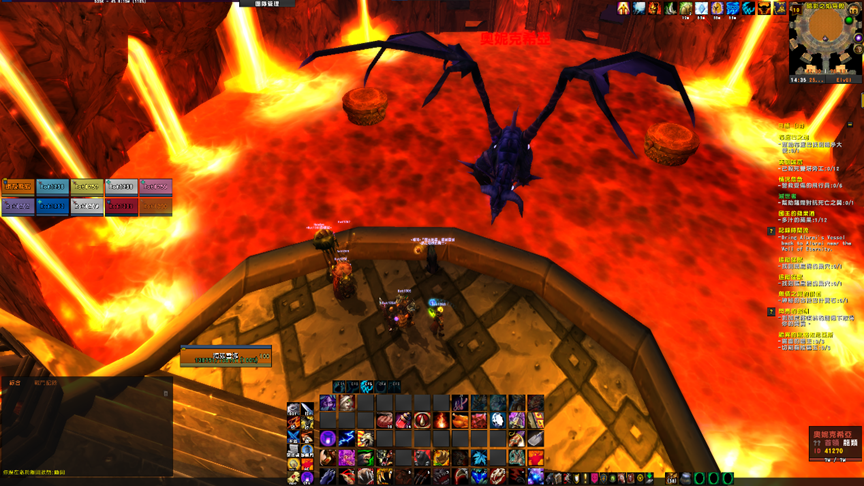The width and height of the screenshot is (864, 486).
Task: Use the flame spell icon on action bar
Action: click(x=441, y=421)
